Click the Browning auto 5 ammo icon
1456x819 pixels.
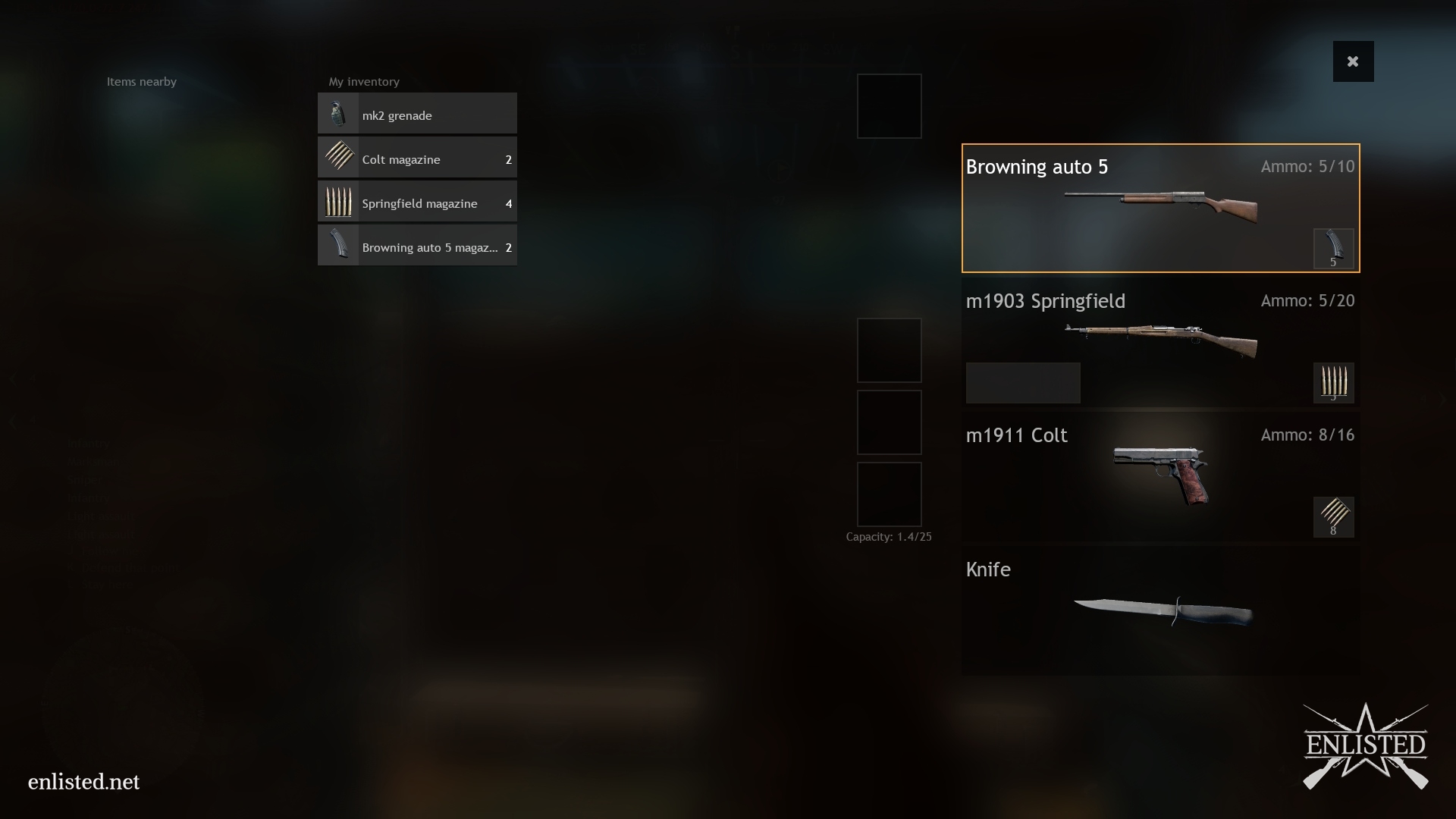(x=1333, y=249)
